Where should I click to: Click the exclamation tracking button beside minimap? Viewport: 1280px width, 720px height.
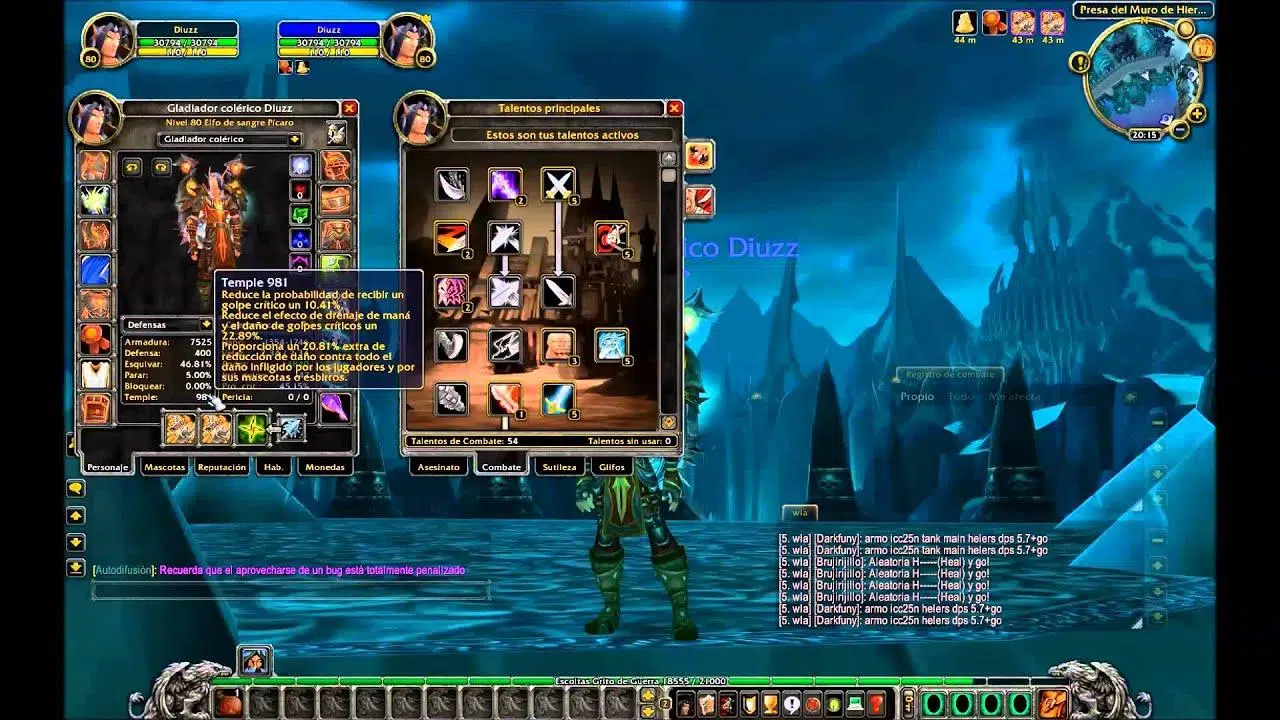[x=1079, y=62]
